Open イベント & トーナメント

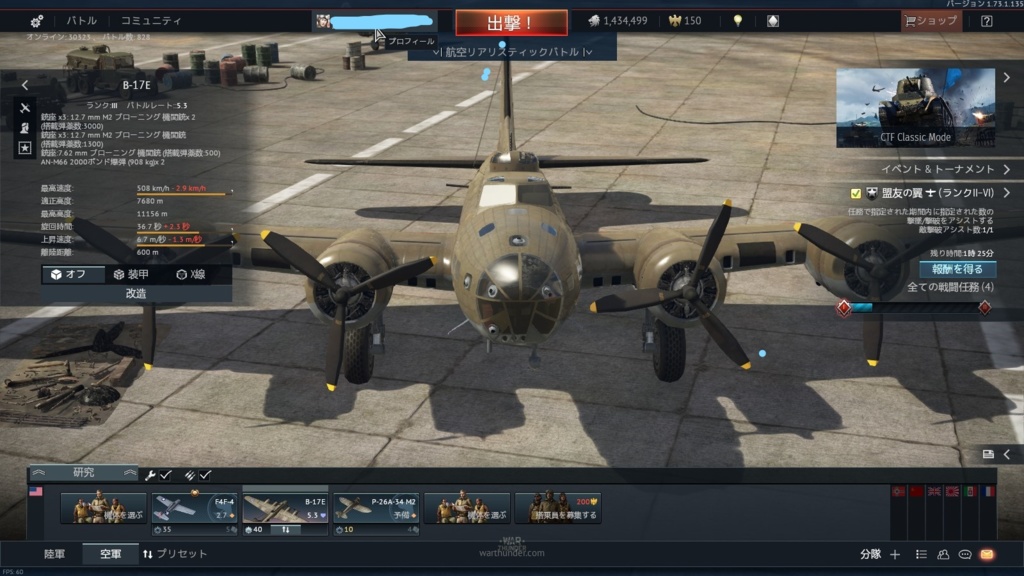938,169
